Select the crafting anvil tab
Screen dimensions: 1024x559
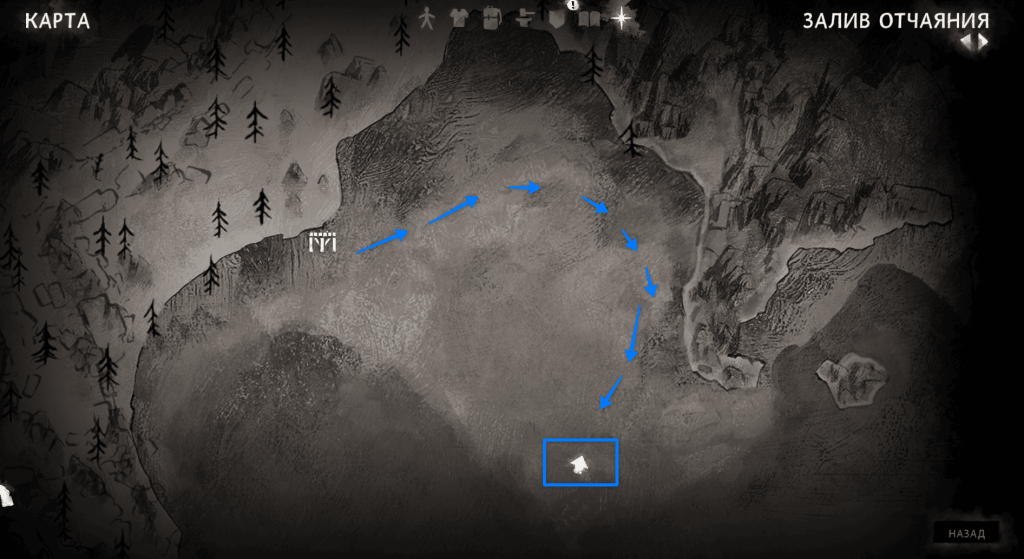tap(522, 19)
